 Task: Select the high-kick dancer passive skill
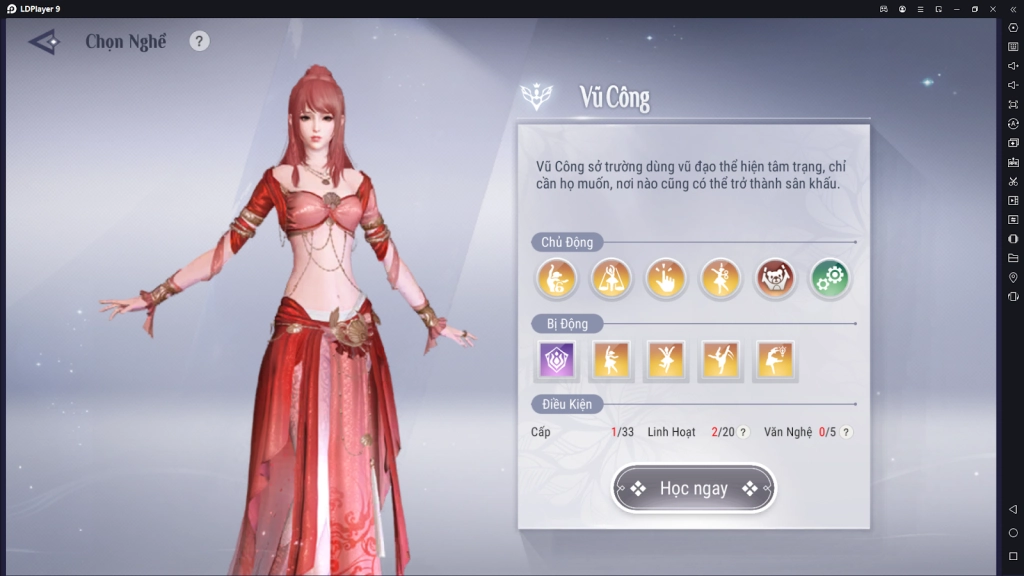[x=720, y=360]
